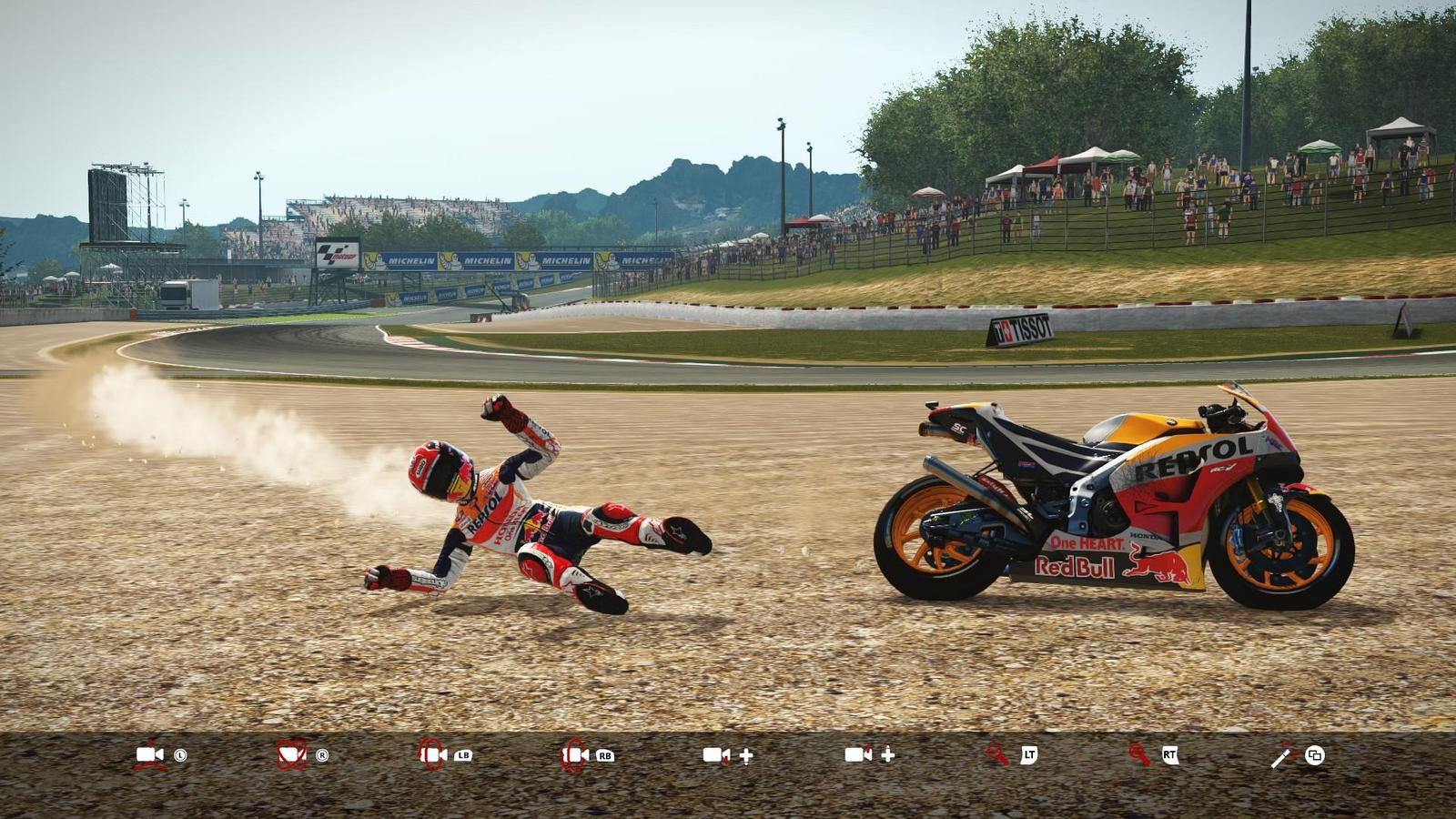
Task: Click the lower-camera icon with downward red arrow
Action: coord(716,754)
